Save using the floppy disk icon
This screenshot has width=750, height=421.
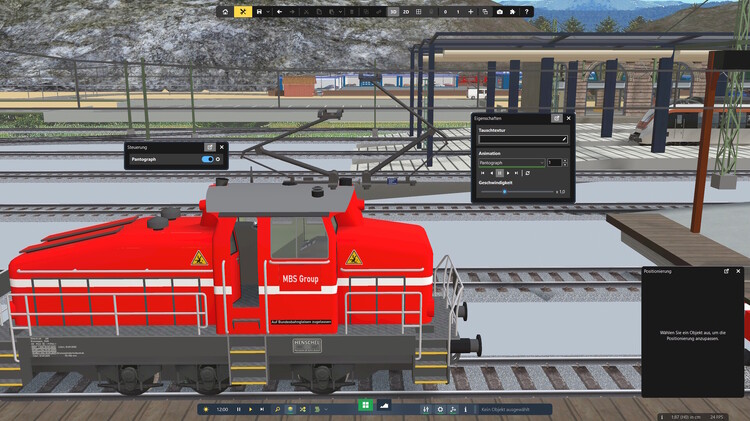pos(259,12)
